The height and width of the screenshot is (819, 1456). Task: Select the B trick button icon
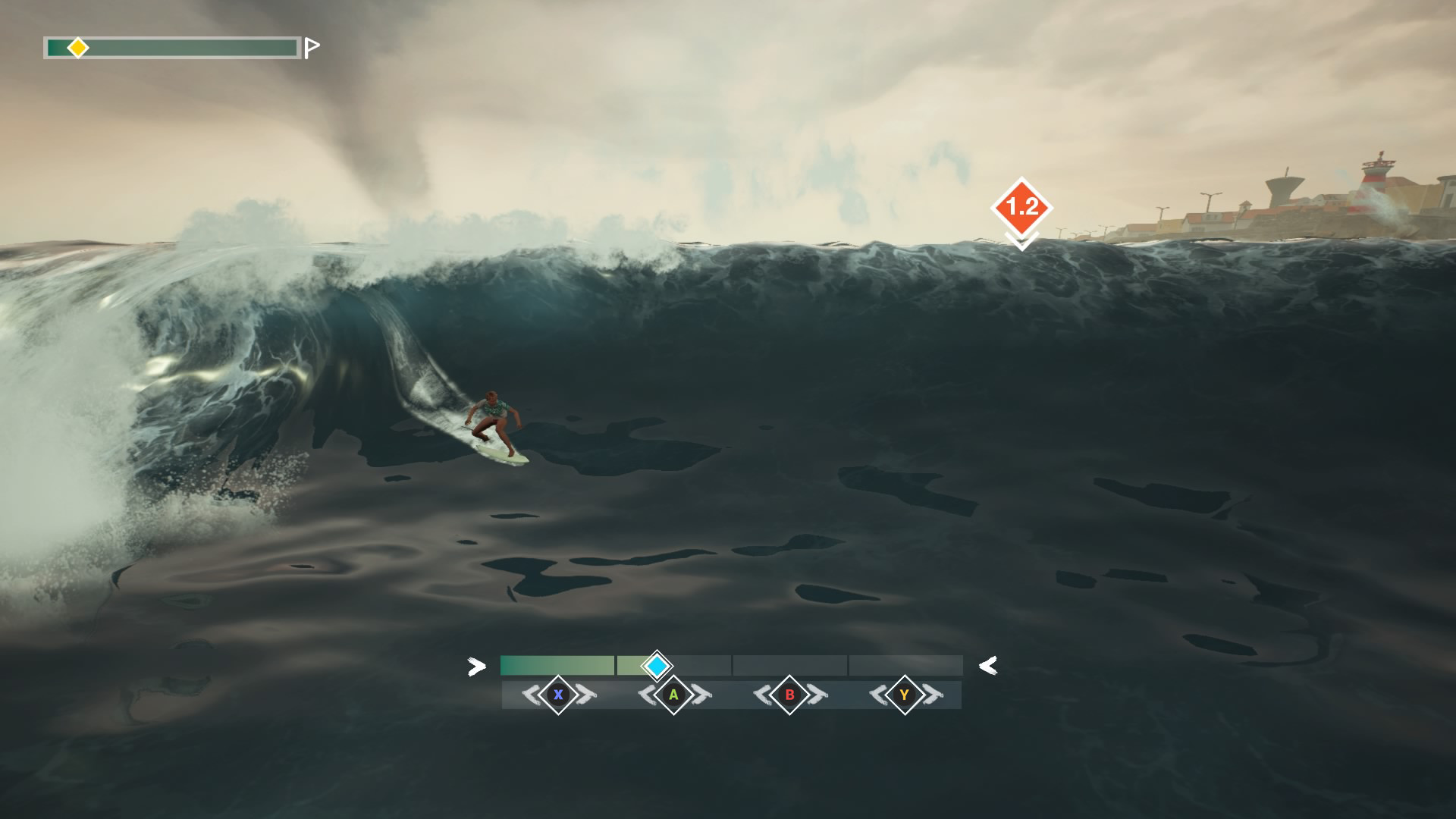789,694
